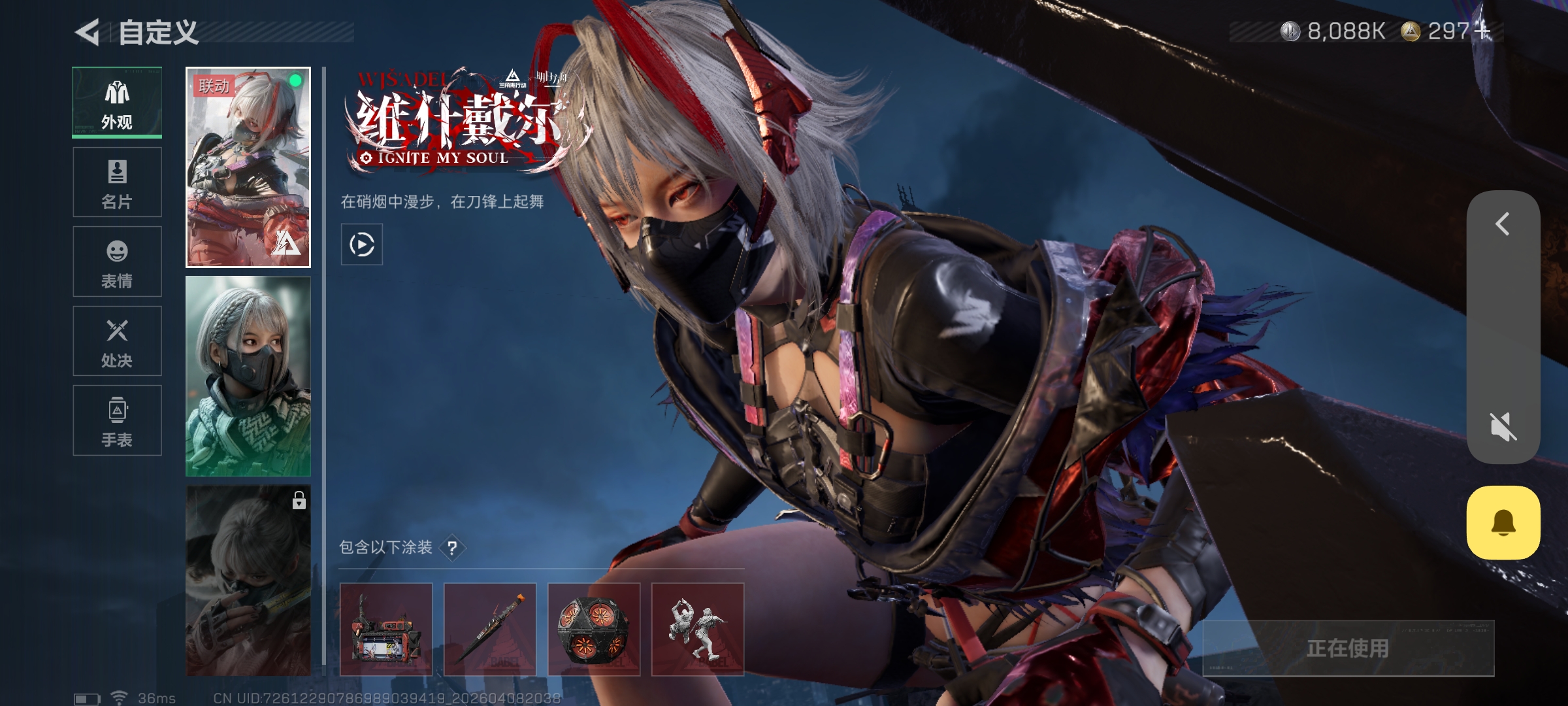Open the 名片 namecard tab

[117, 182]
